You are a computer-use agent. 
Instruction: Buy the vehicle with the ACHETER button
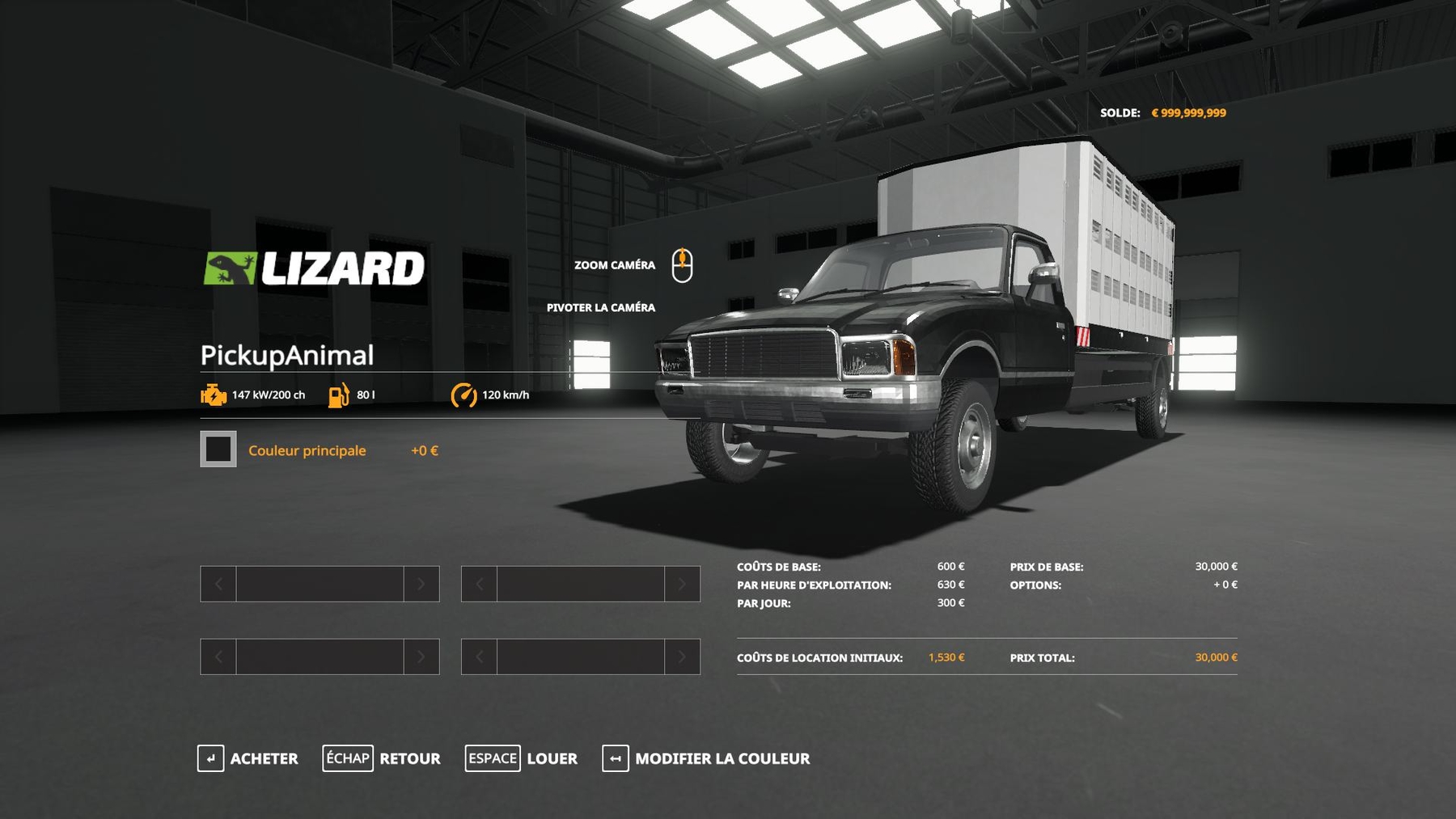coord(248,758)
